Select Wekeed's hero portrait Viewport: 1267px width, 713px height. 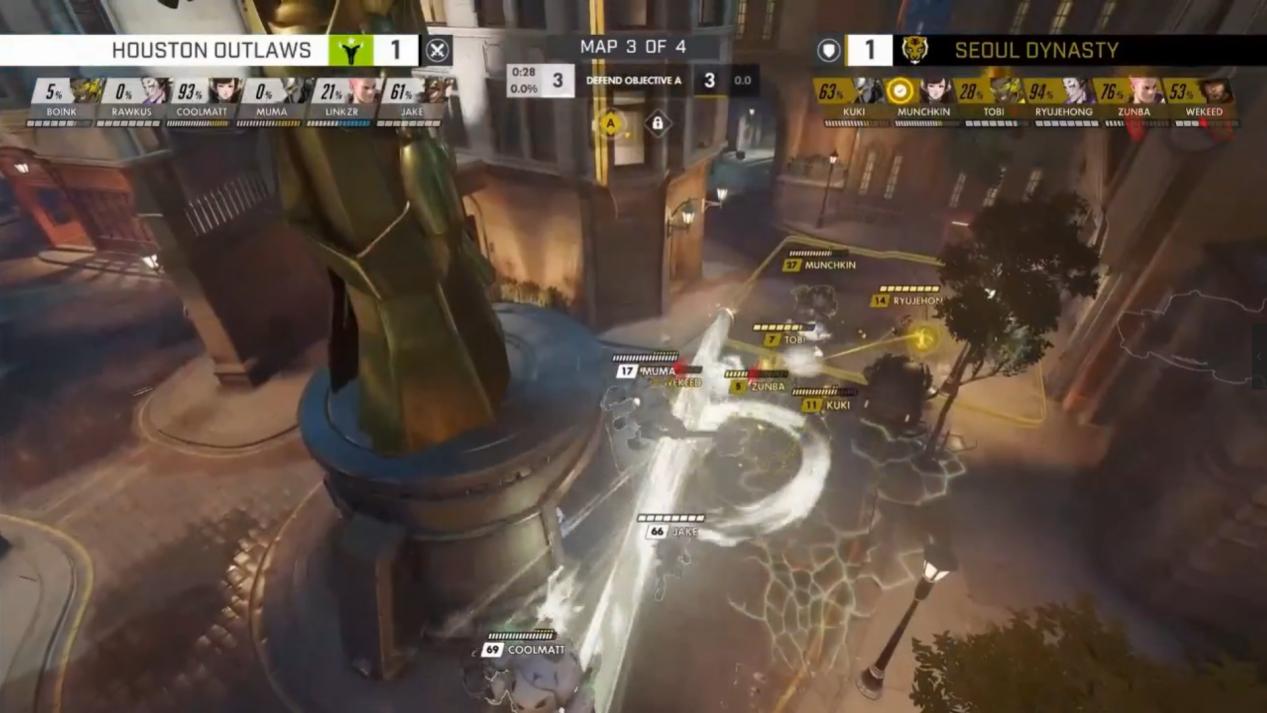coord(1216,92)
